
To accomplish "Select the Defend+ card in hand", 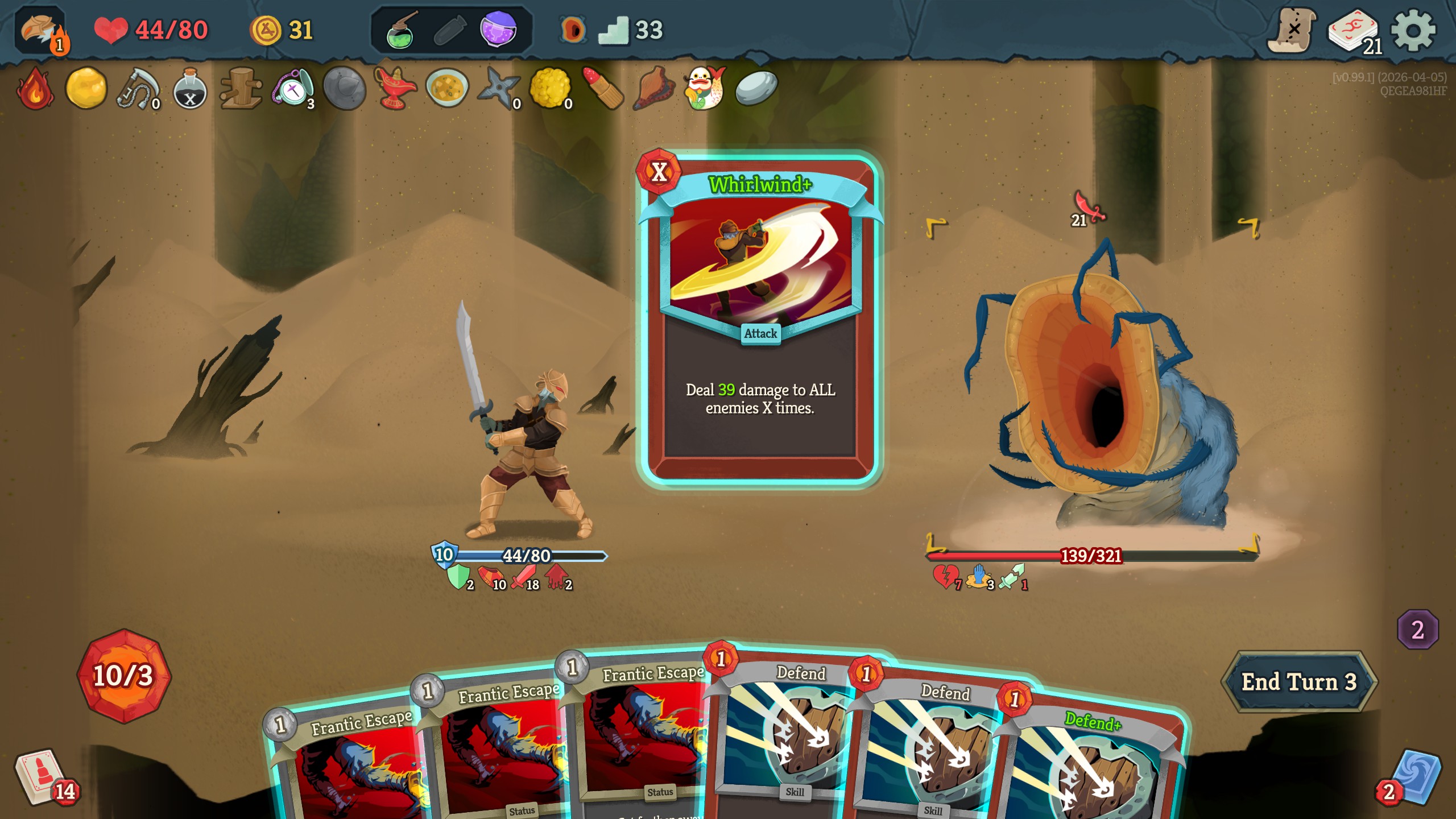I will tap(1089, 762).
